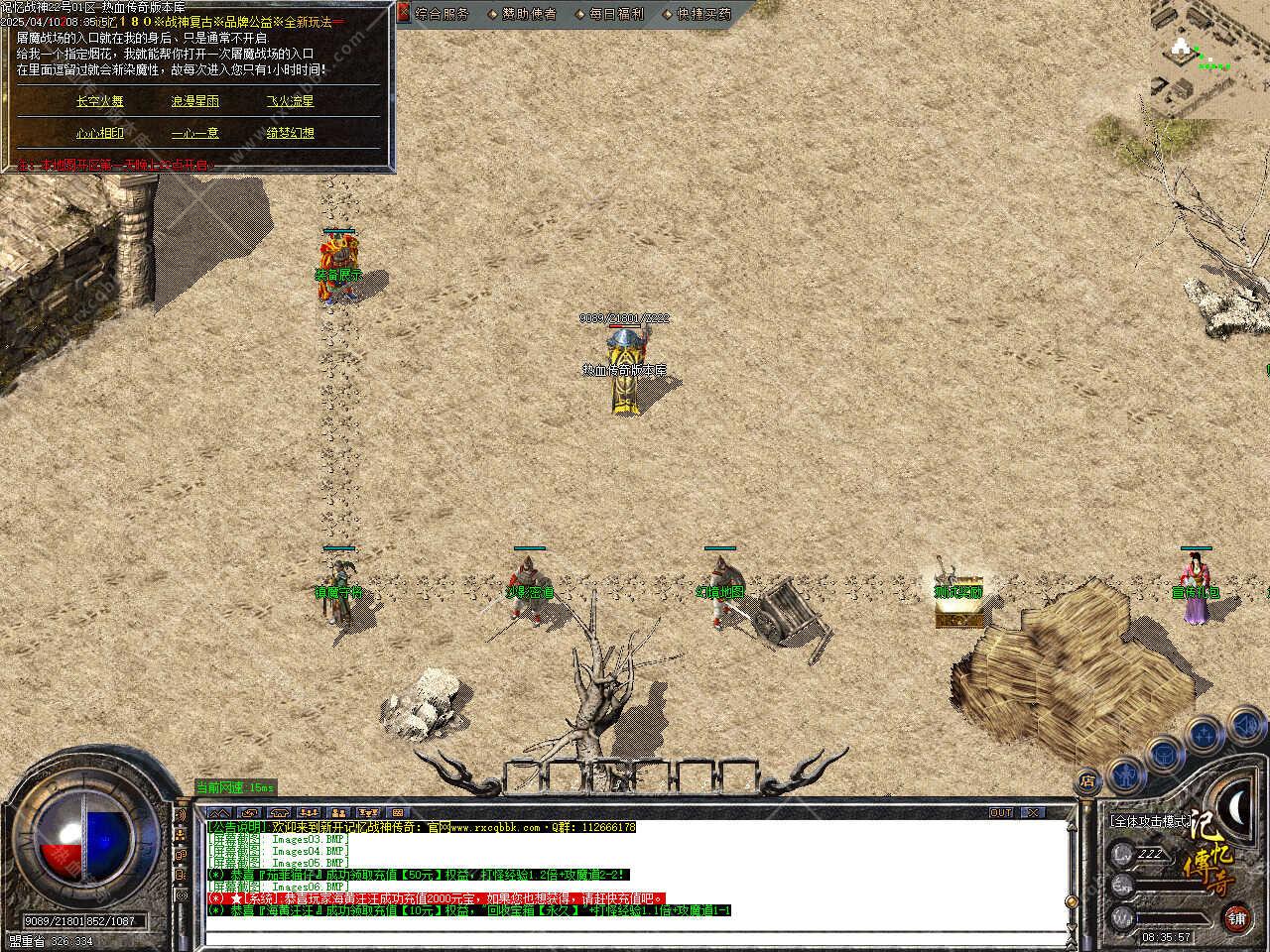Click the 绮梦幻想 dialogue choice
1270x952 pixels.
point(290,133)
